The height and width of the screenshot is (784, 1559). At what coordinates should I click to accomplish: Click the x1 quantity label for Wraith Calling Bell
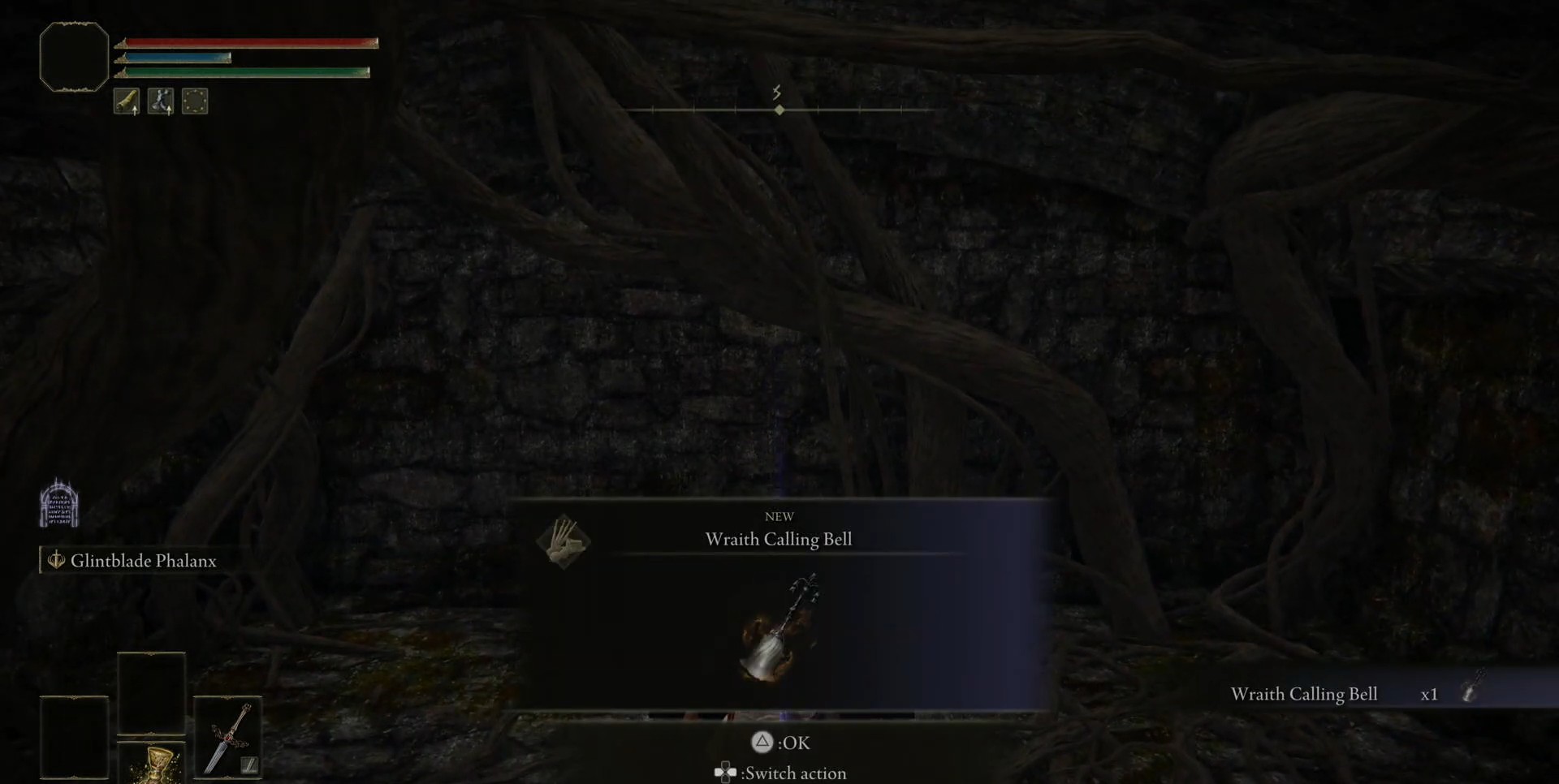pos(1429,694)
